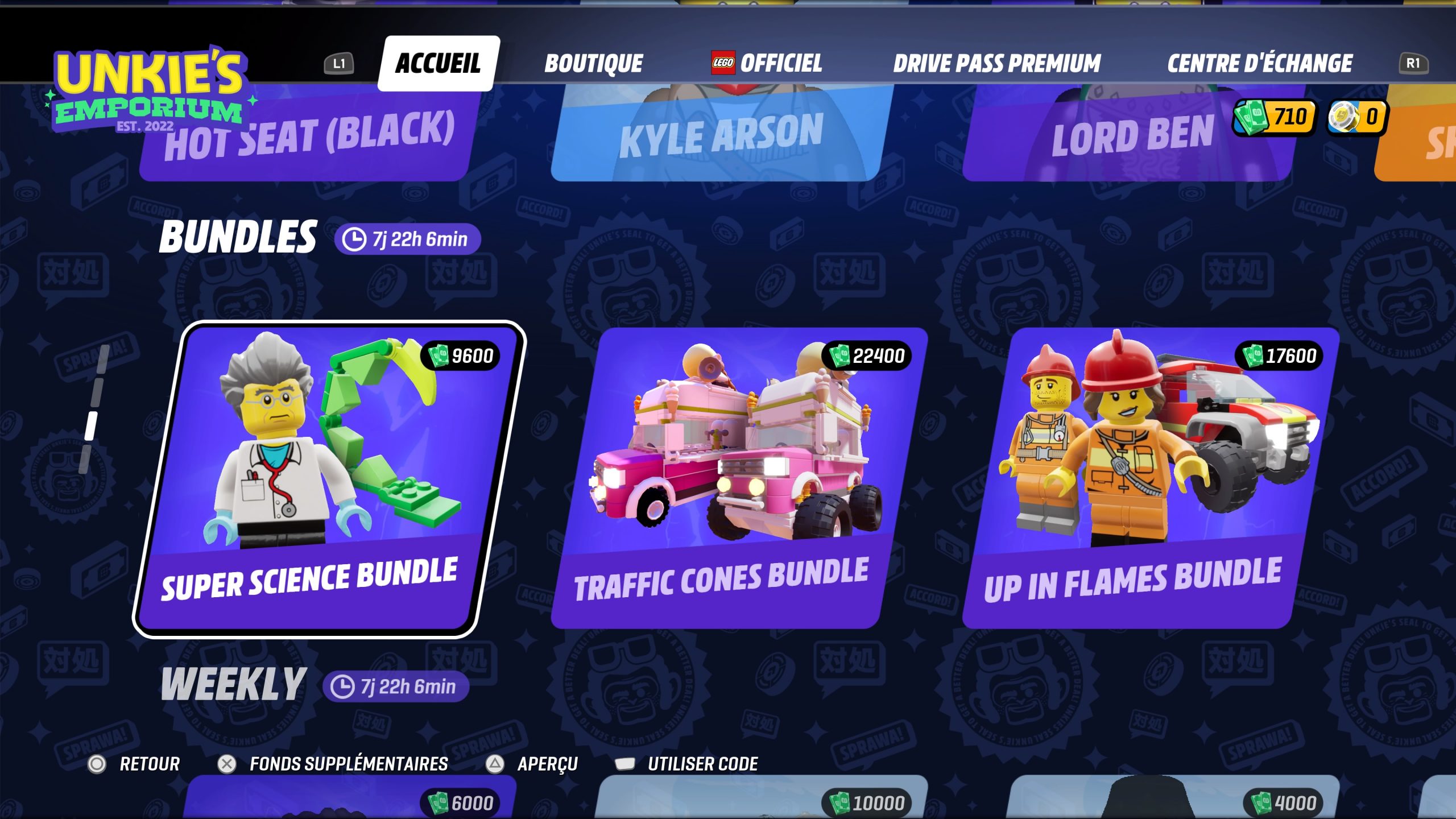Go to the LEGO Officiel tab
The image size is (1456, 819).
pyautogui.click(x=767, y=63)
